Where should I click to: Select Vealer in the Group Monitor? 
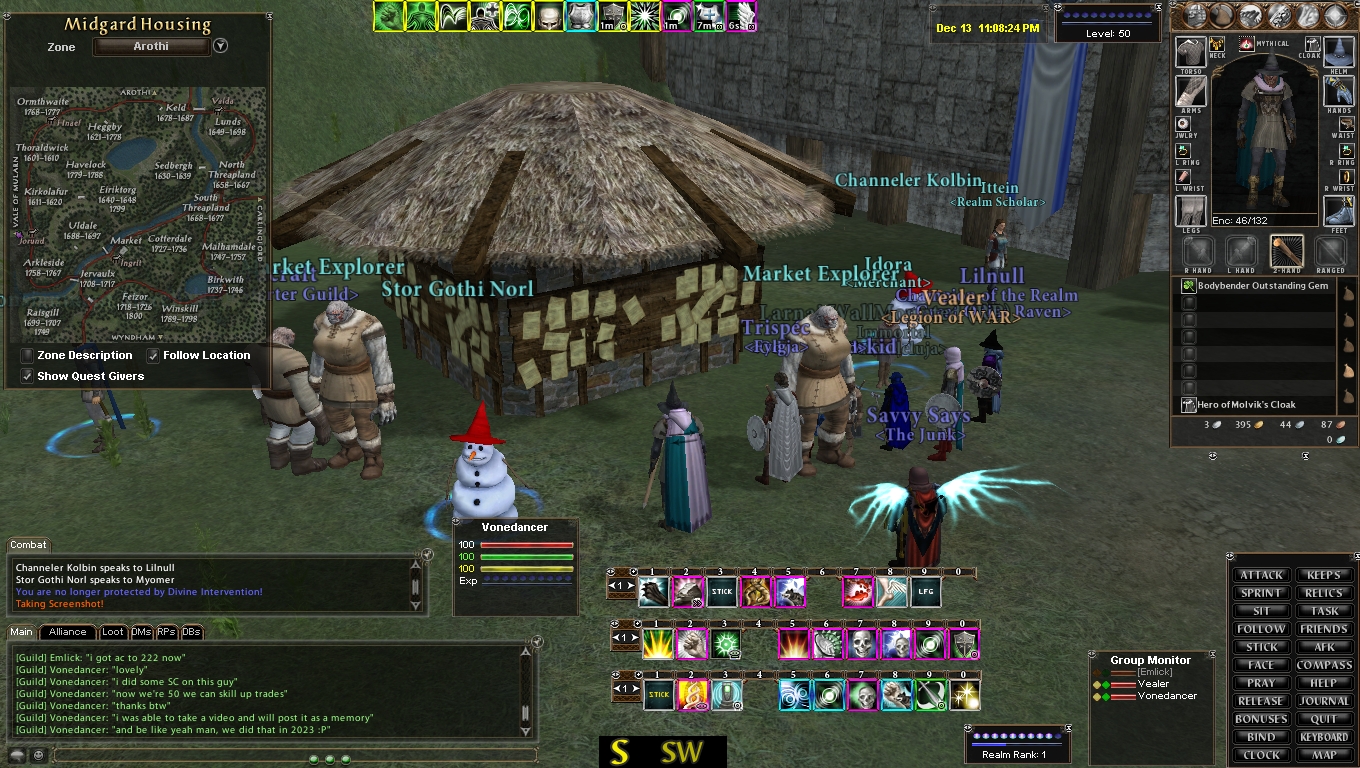click(1153, 684)
